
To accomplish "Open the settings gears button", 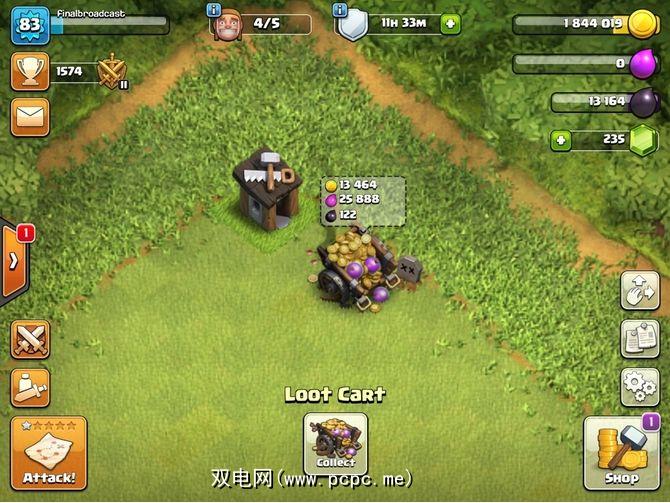I will (x=639, y=384).
